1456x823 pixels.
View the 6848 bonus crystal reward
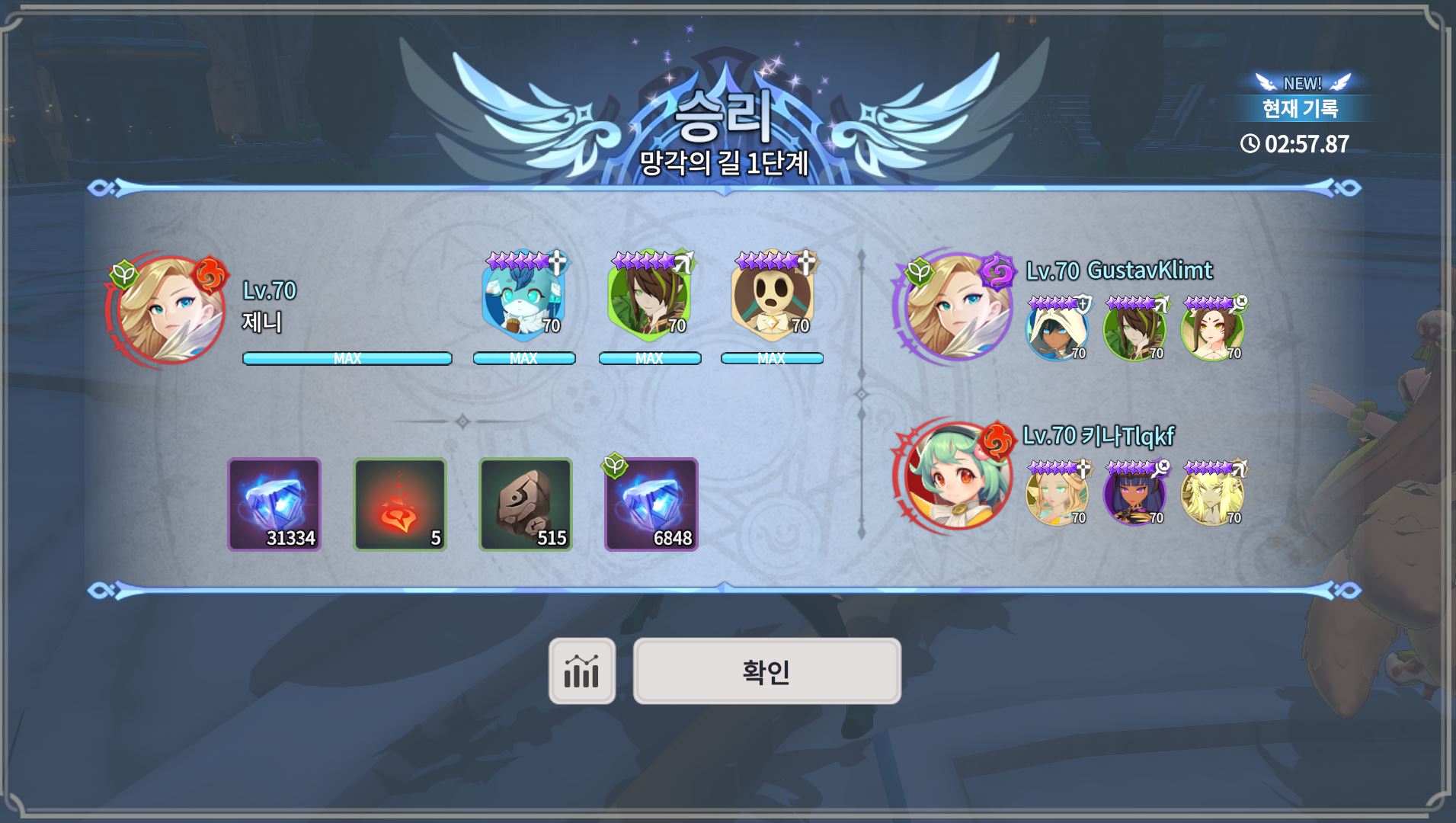[x=651, y=504]
